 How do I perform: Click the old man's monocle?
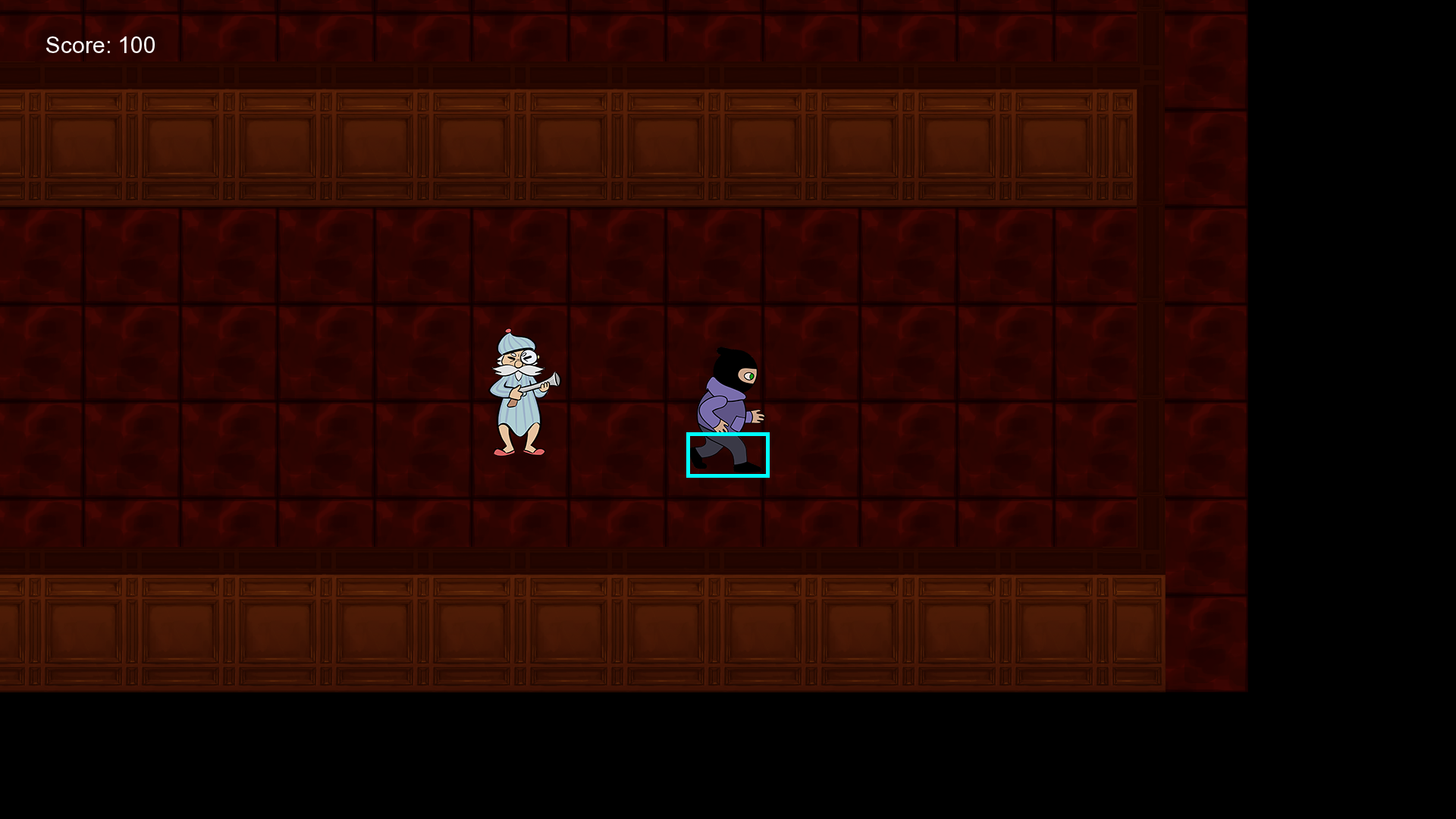pos(530,359)
